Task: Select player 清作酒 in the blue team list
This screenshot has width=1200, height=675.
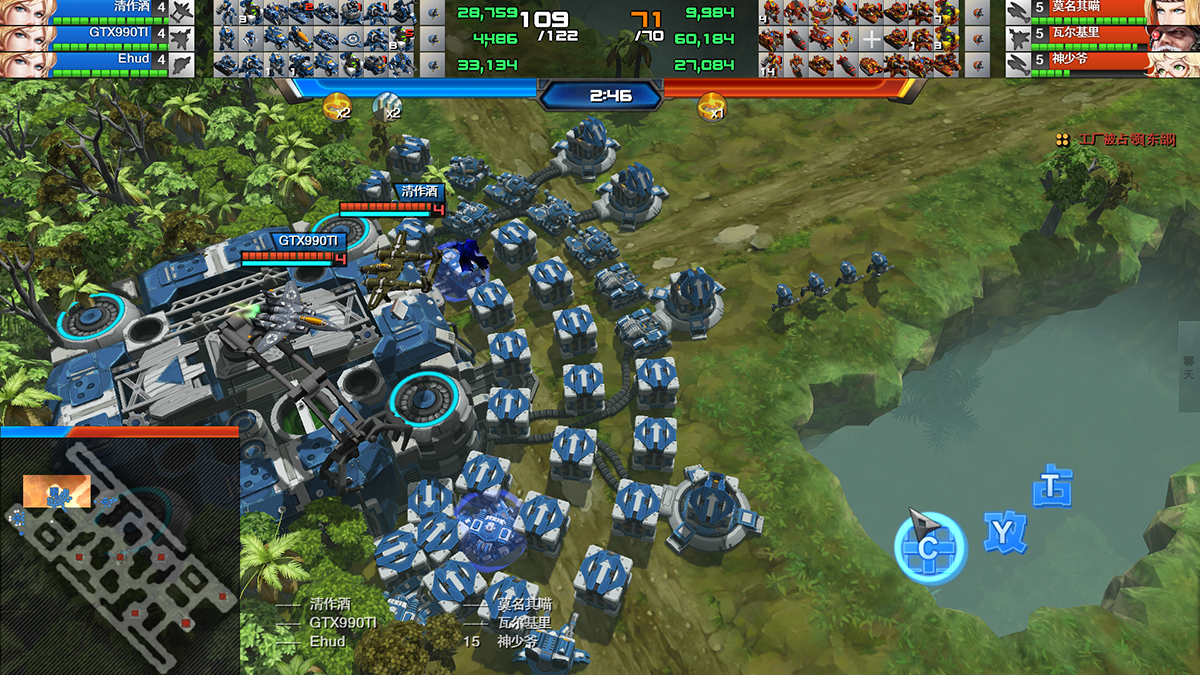Action: [100, 11]
